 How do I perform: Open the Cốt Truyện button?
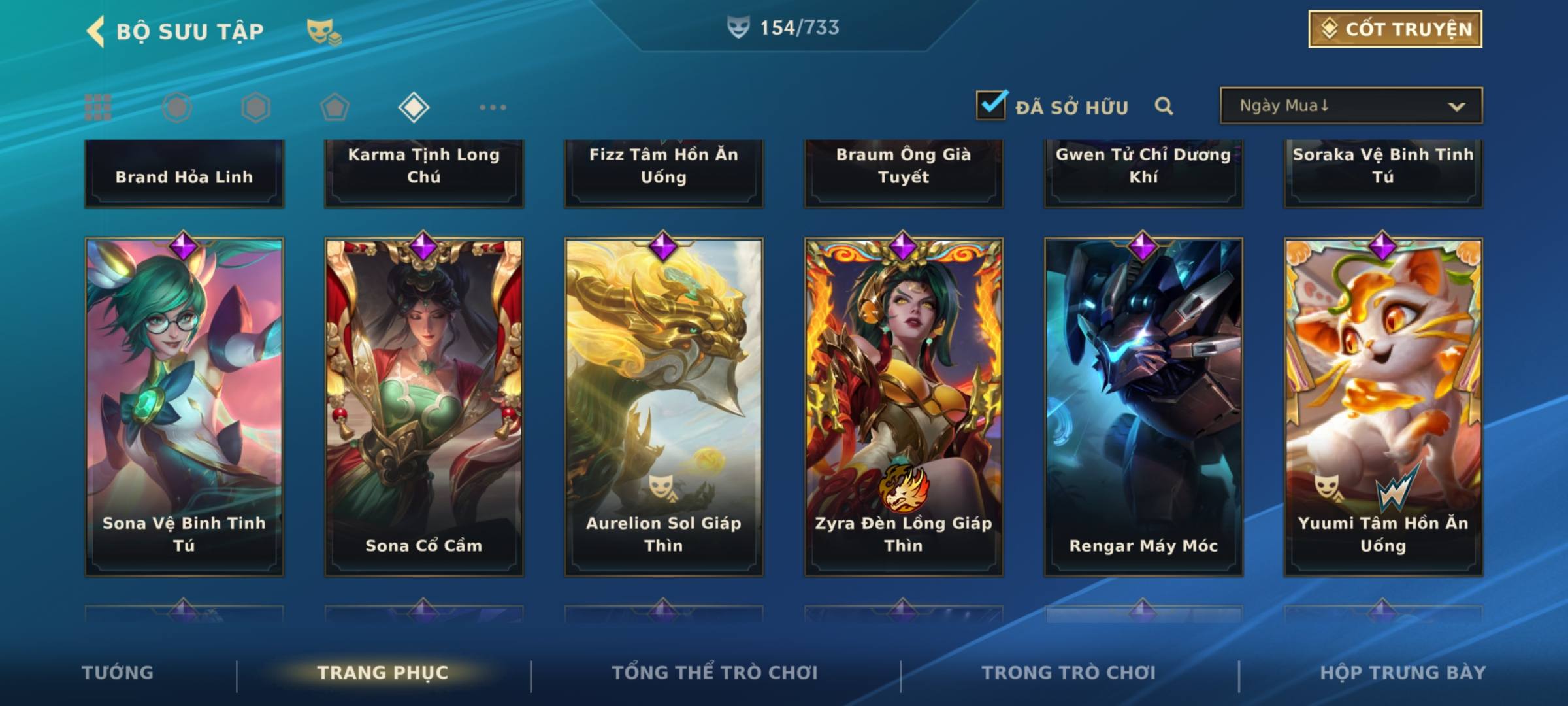1395,29
